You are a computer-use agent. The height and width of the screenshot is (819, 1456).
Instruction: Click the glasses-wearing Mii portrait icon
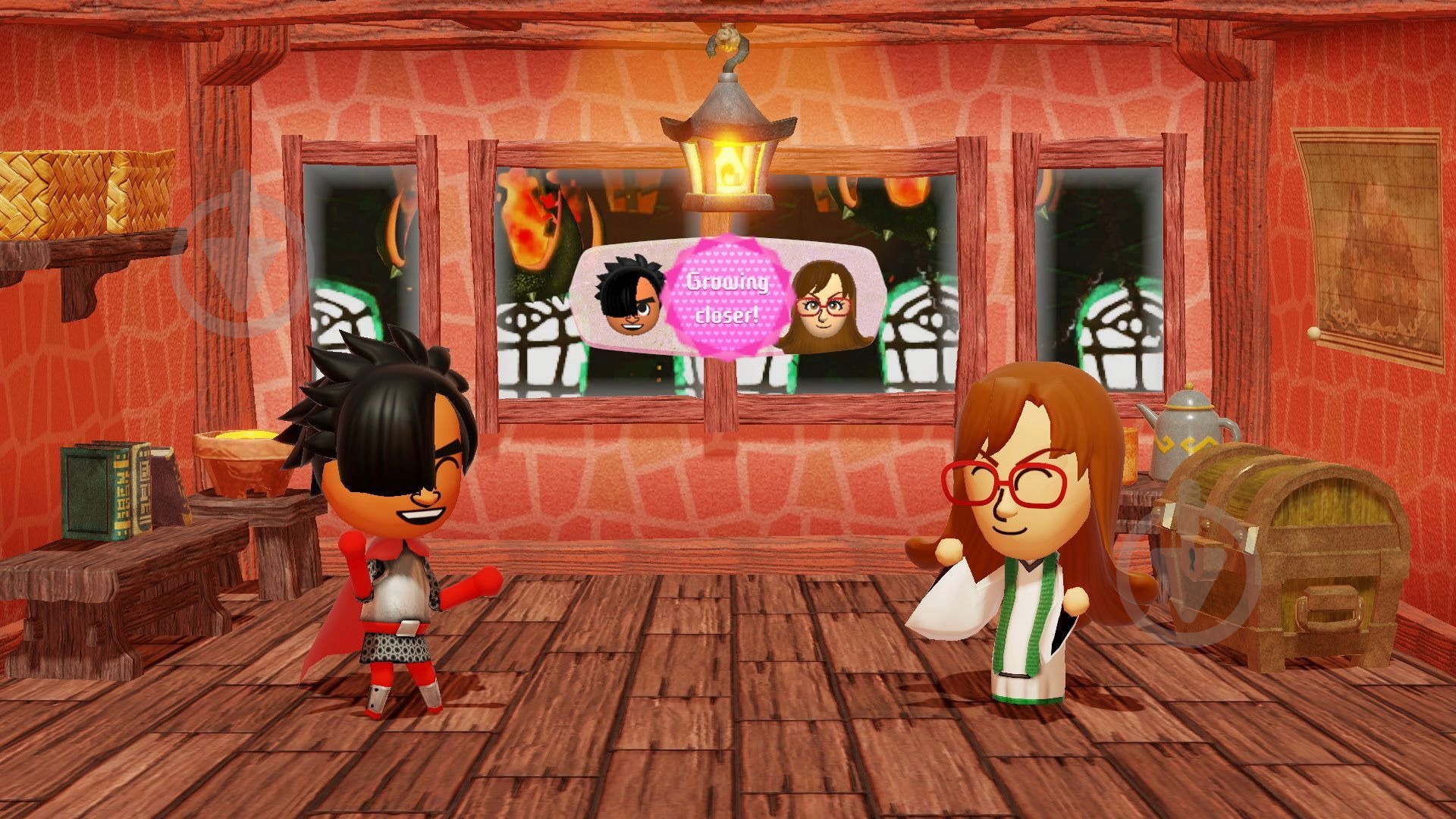pos(823,303)
